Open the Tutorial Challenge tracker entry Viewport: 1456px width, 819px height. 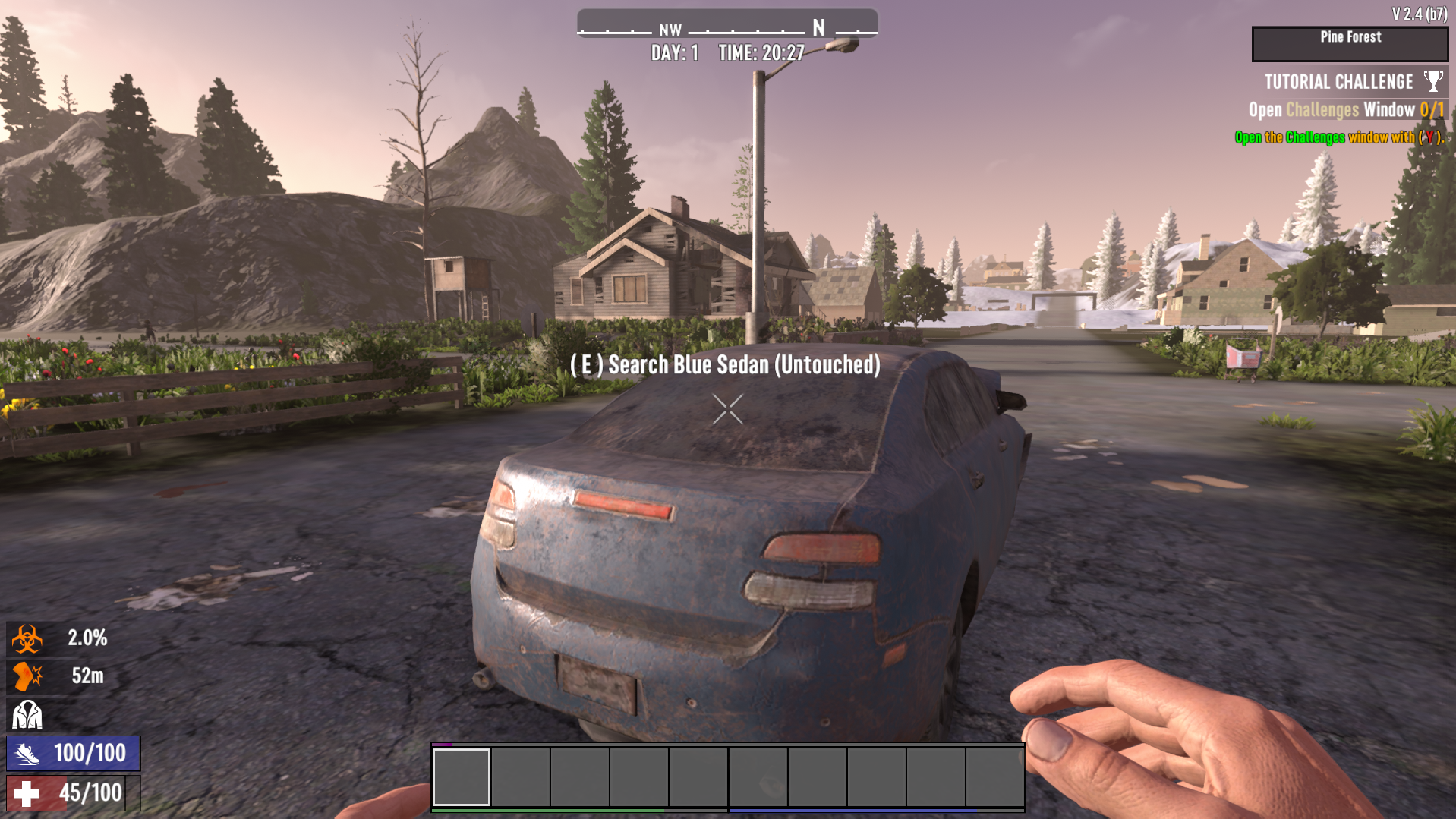[1338, 82]
